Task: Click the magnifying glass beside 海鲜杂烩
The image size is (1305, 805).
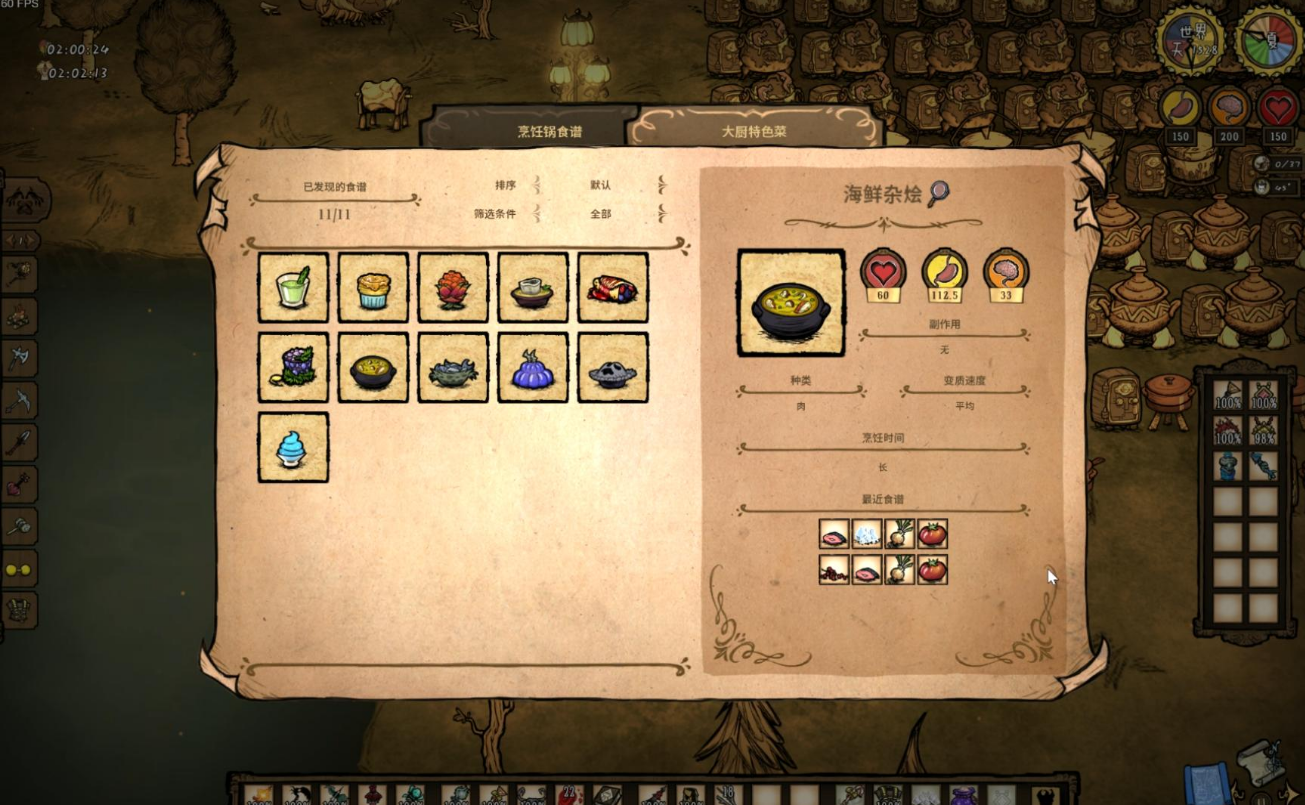Action: (x=938, y=193)
